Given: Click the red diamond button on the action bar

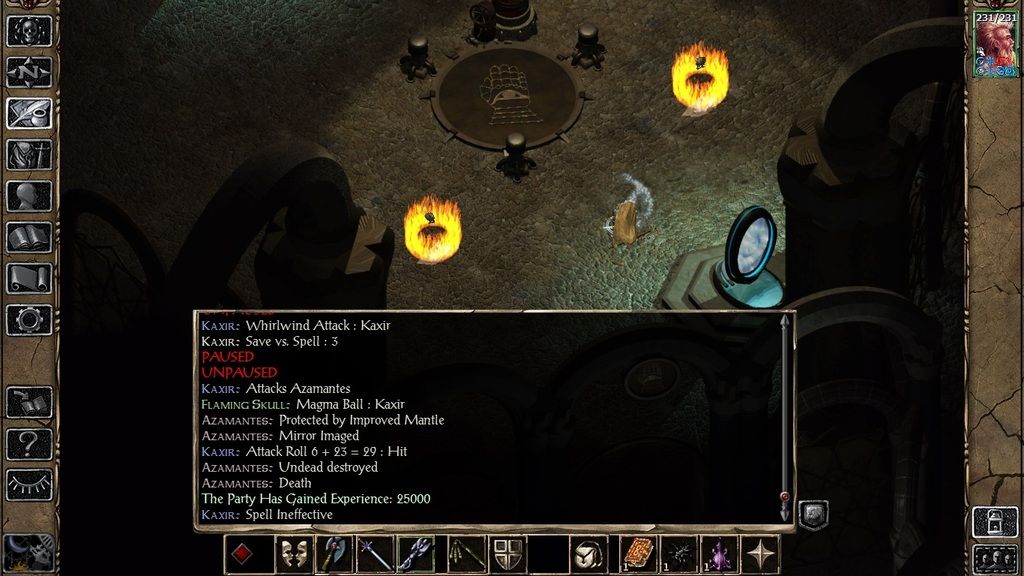Looking at the screenshot, I should tap(242, 554).
